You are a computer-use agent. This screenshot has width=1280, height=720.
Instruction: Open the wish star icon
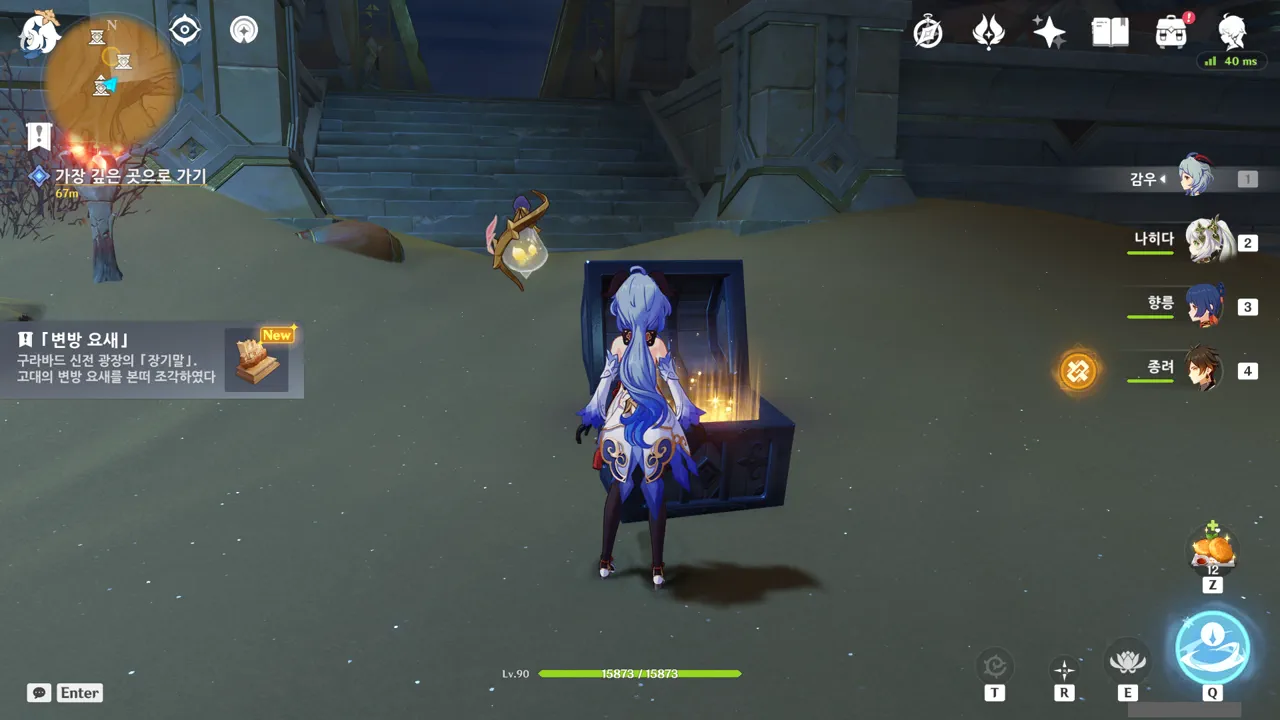(1049, 33)
